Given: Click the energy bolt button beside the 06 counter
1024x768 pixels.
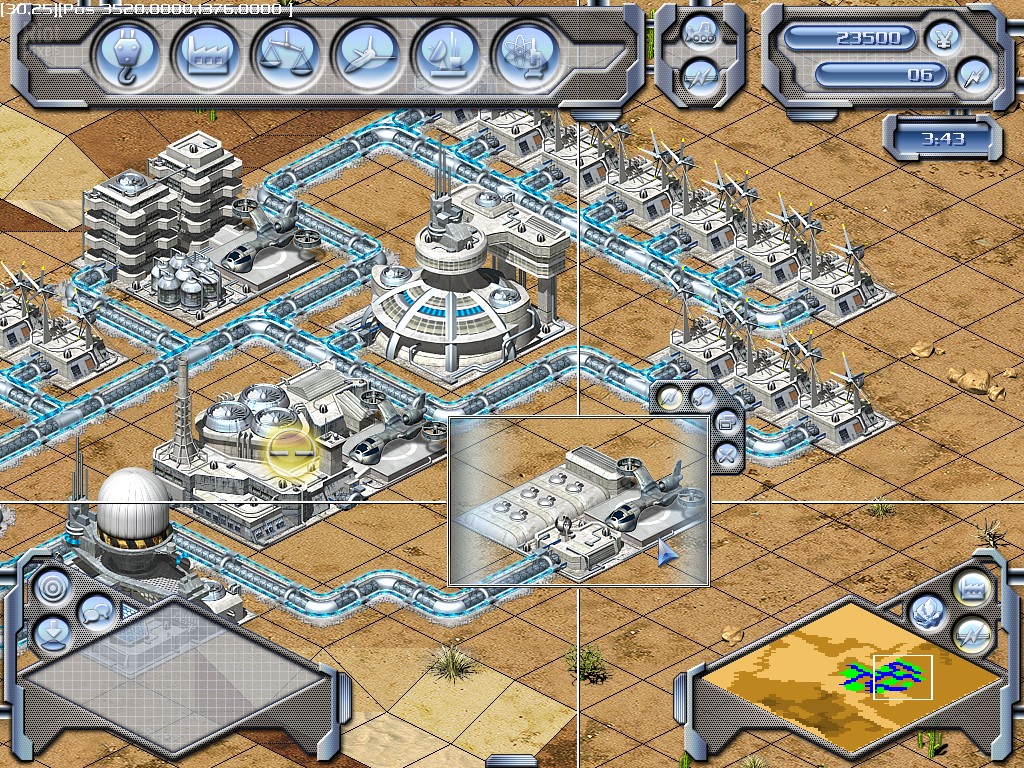Looking at the screenshot, I should (x=972, y=75).
